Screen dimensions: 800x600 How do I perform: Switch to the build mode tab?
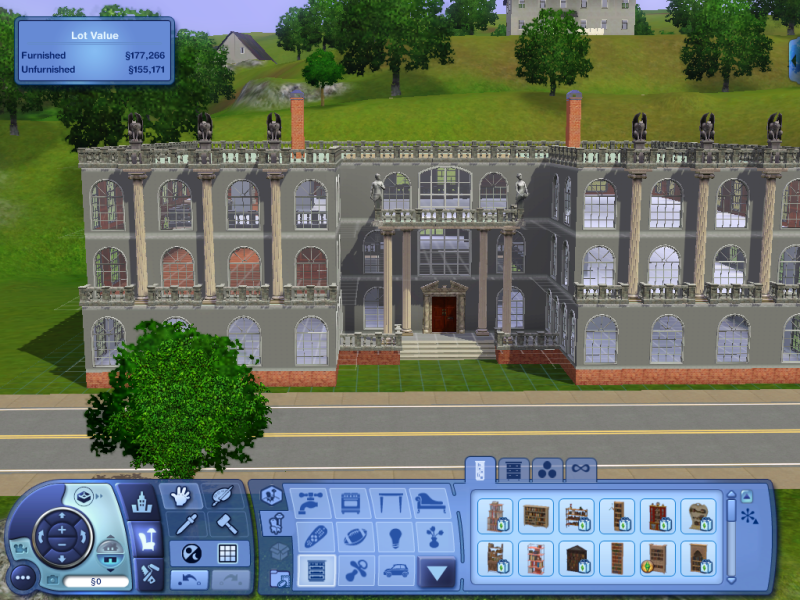(147, 574)
